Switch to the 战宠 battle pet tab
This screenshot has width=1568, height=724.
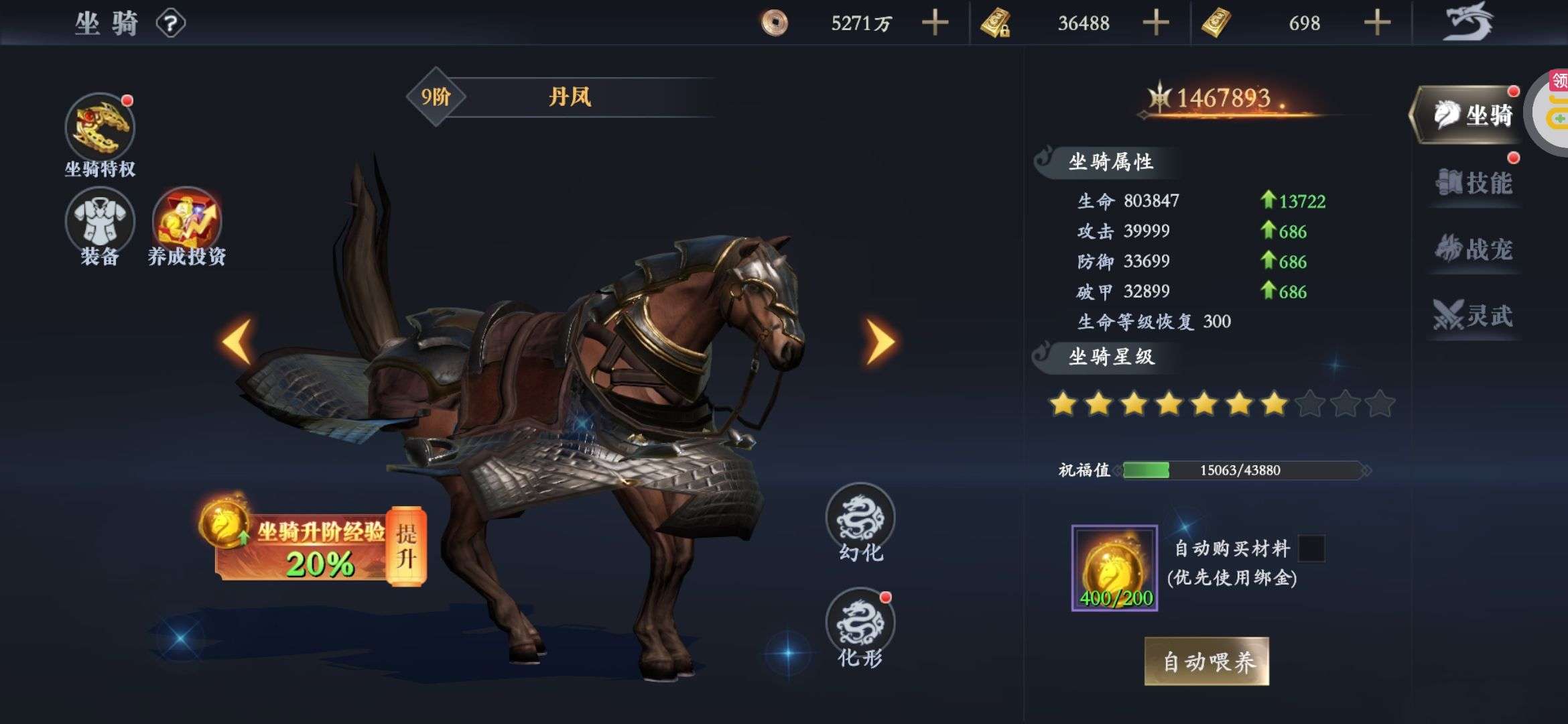click(x=1474, y=249)
